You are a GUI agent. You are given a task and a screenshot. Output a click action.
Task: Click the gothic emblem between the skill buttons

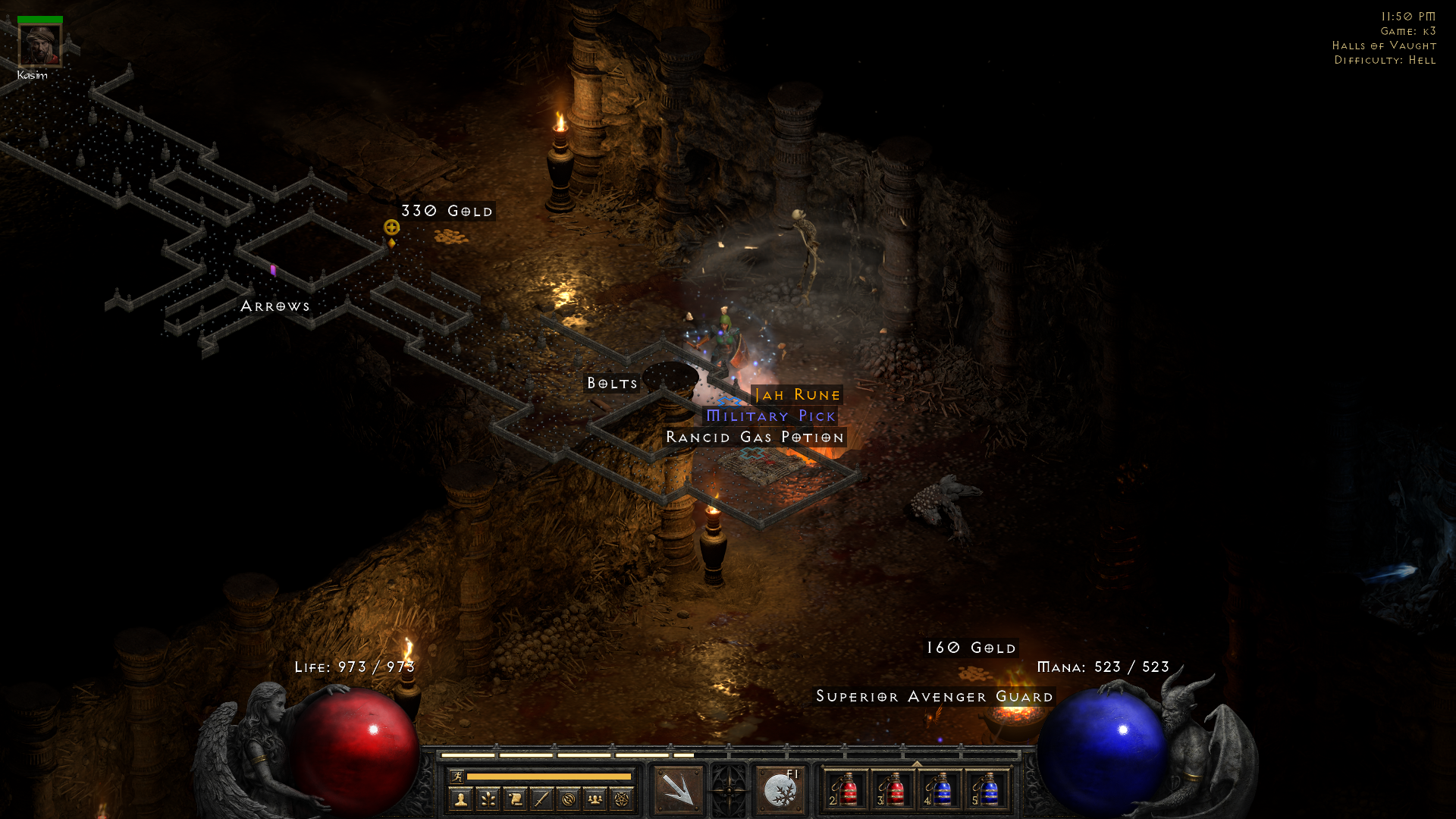tap(730, 789)
